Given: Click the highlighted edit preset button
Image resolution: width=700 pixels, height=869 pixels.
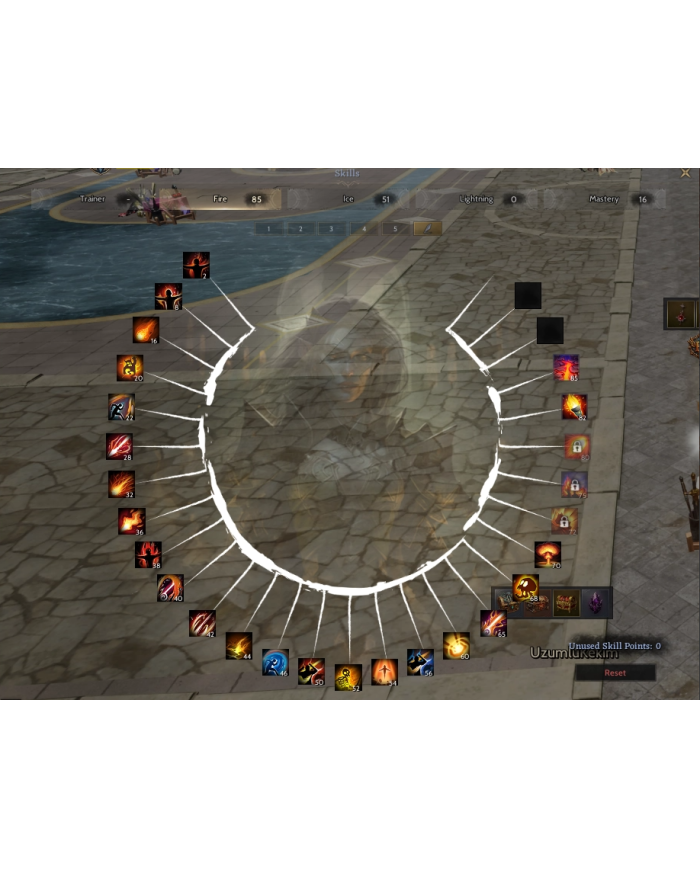Looking at the screenshot, I should coord(427,229).
